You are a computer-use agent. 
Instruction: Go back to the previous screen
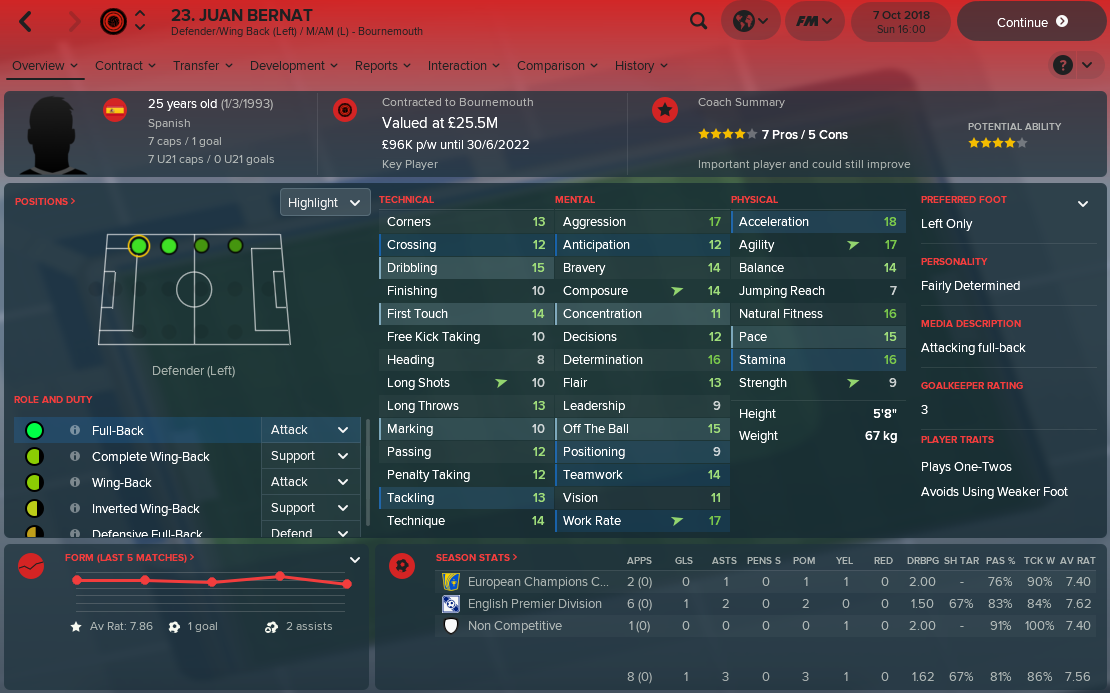click(x=26, y=21)
